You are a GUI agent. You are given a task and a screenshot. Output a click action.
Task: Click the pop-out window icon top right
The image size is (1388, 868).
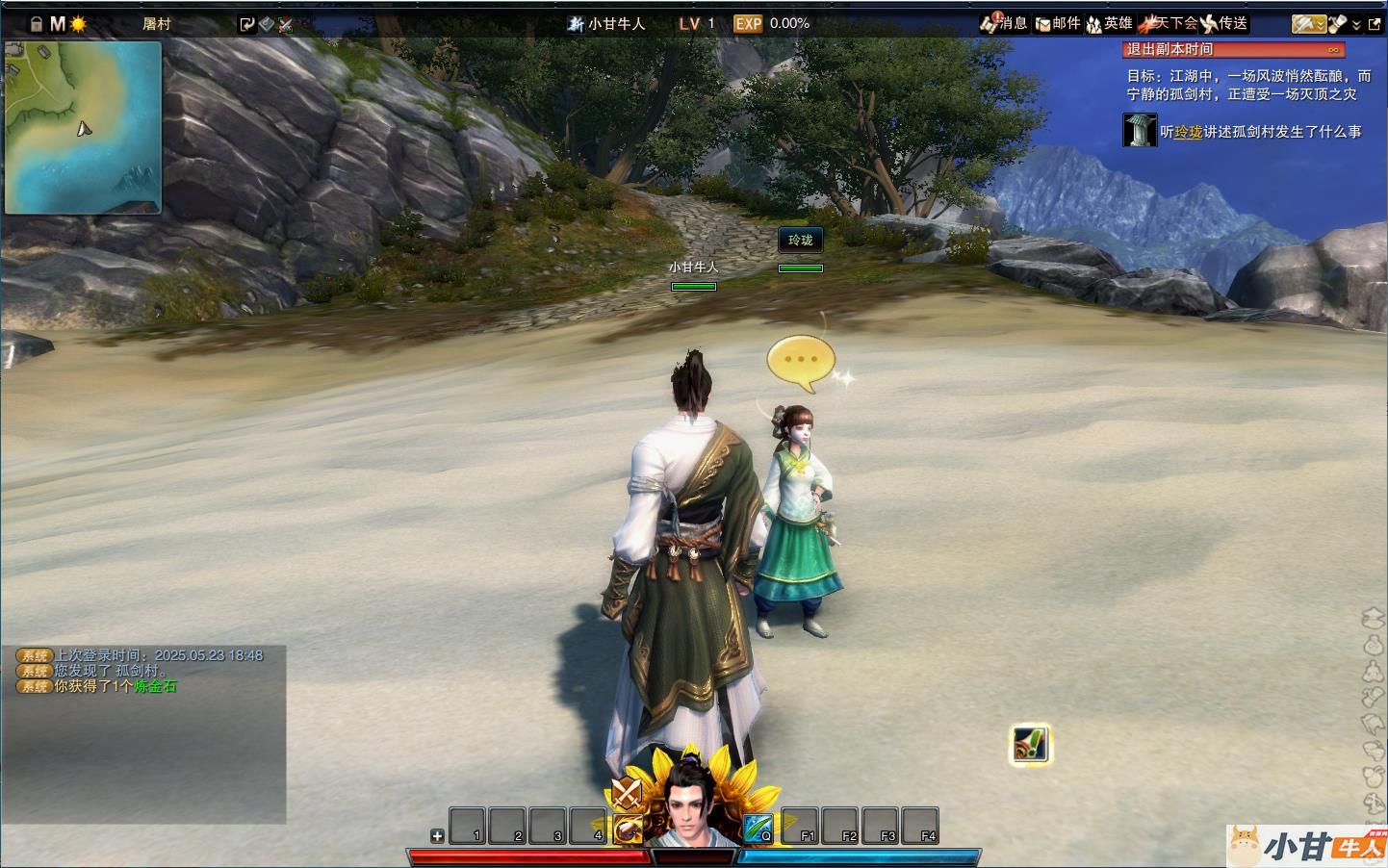click(1374, 24)
